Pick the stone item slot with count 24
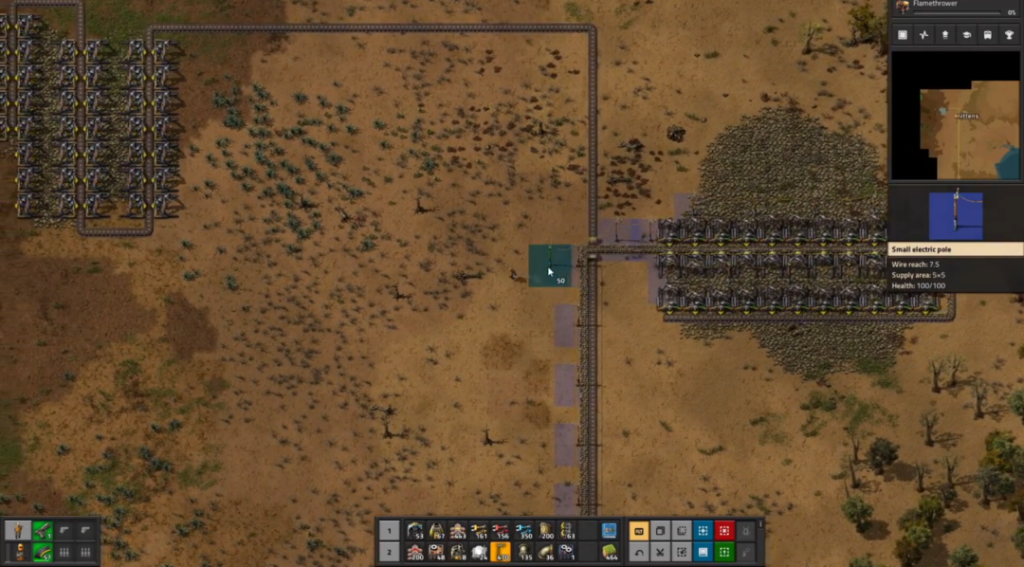Screen dimensions: 1024x567 [480, 551]
